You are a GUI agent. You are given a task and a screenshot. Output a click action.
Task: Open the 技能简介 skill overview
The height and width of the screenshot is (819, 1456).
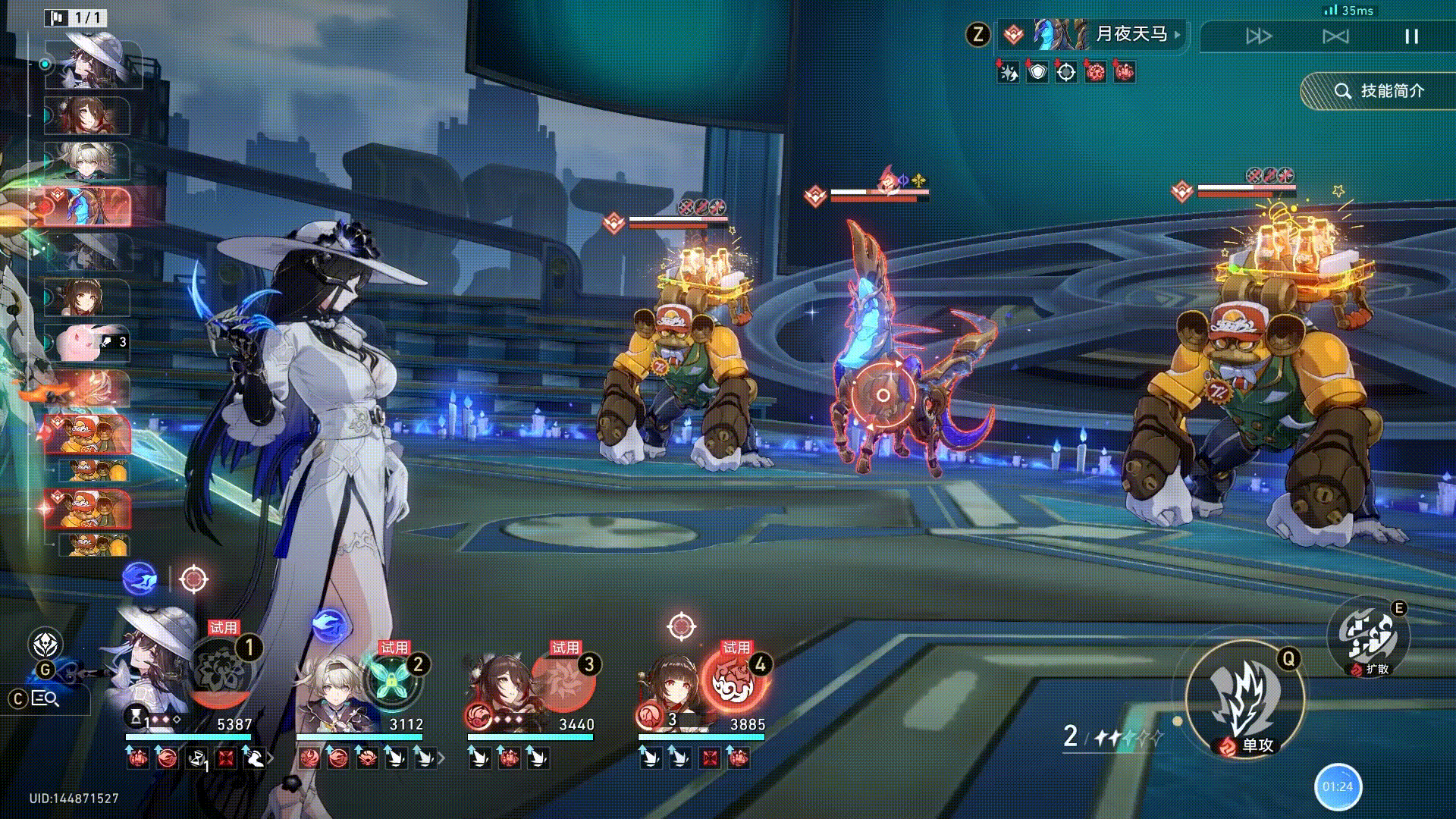tap(1379, 91)
